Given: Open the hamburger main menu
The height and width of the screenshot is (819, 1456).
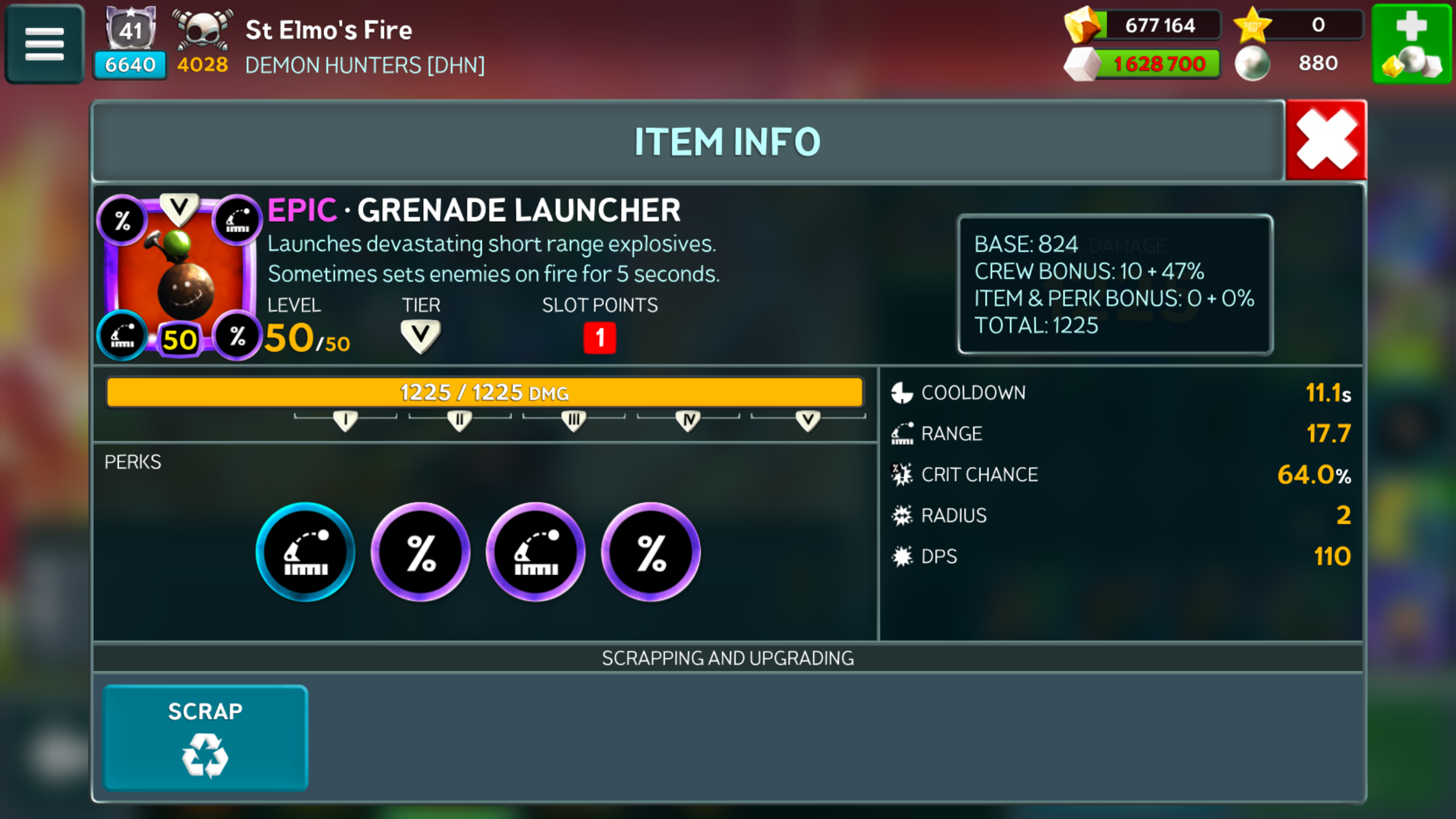Looking at the screenshot, I should coord(44,44).
